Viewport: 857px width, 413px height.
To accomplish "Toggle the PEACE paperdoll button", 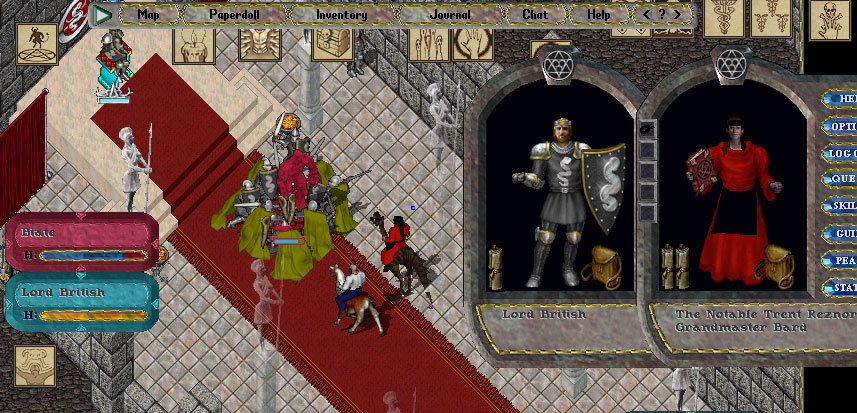I will point(842,260).
